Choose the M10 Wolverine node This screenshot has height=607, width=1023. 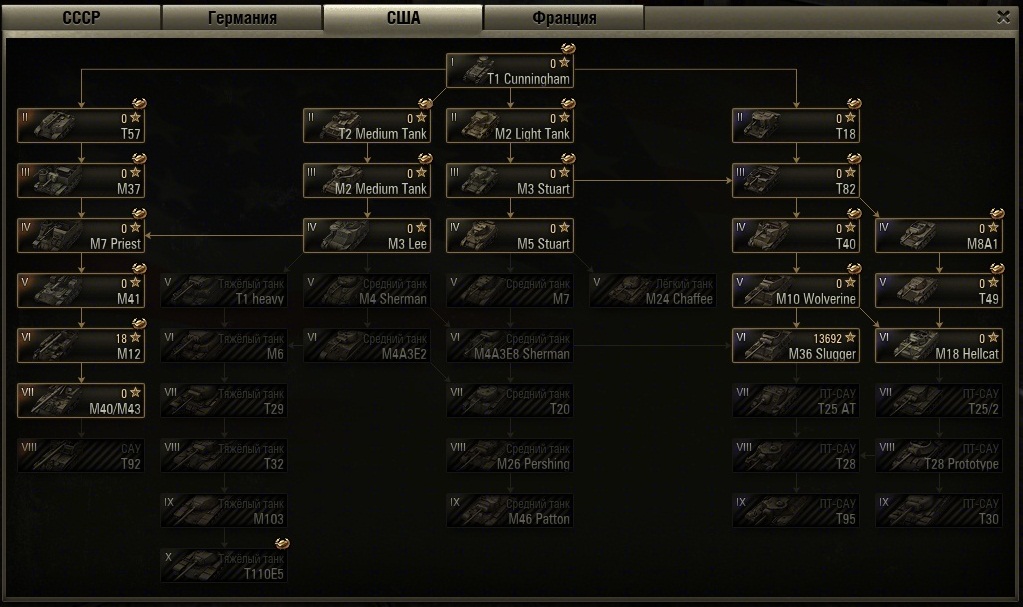tap(796, 291)
